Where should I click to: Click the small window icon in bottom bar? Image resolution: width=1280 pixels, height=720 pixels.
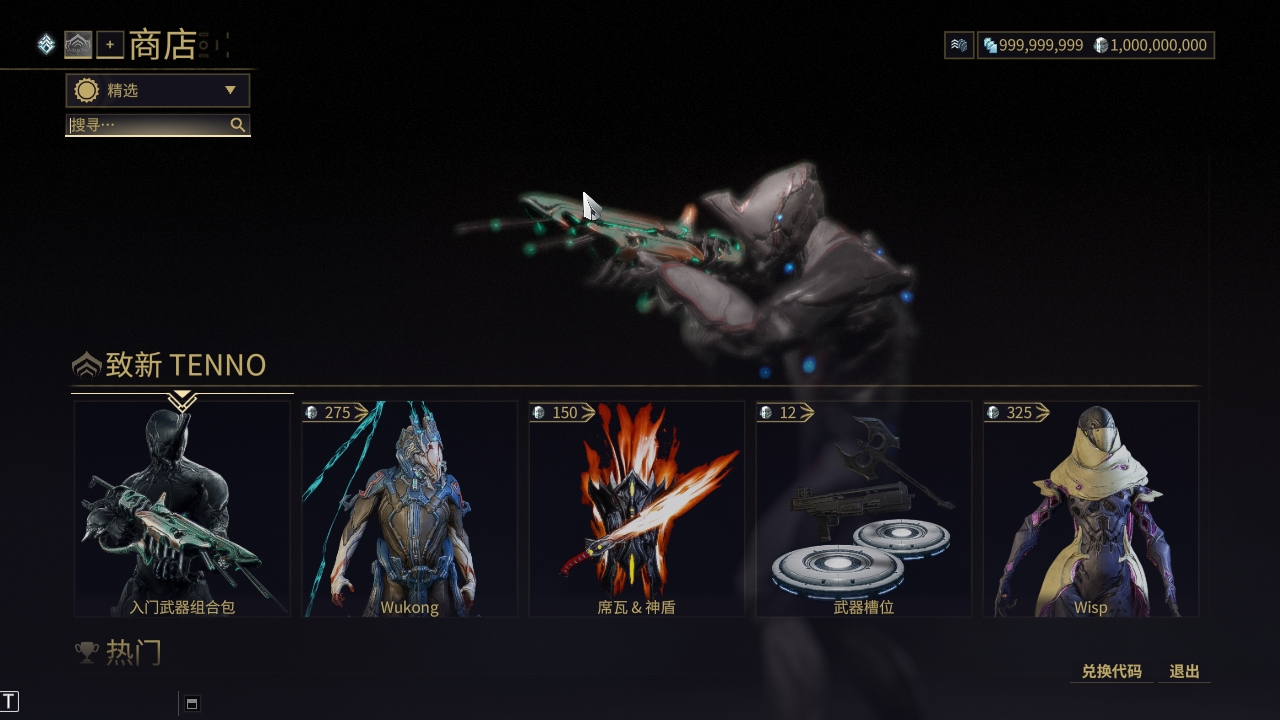click(x=192, y=703)
